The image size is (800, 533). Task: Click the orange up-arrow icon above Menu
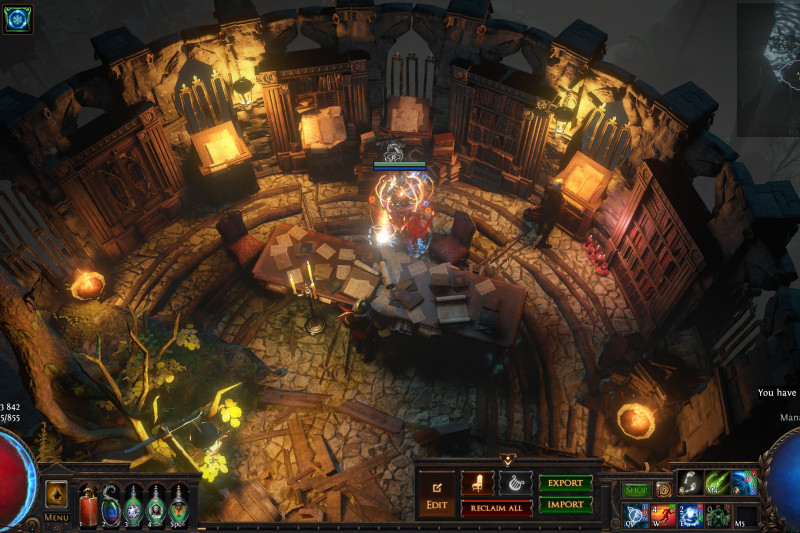[56, 494]
